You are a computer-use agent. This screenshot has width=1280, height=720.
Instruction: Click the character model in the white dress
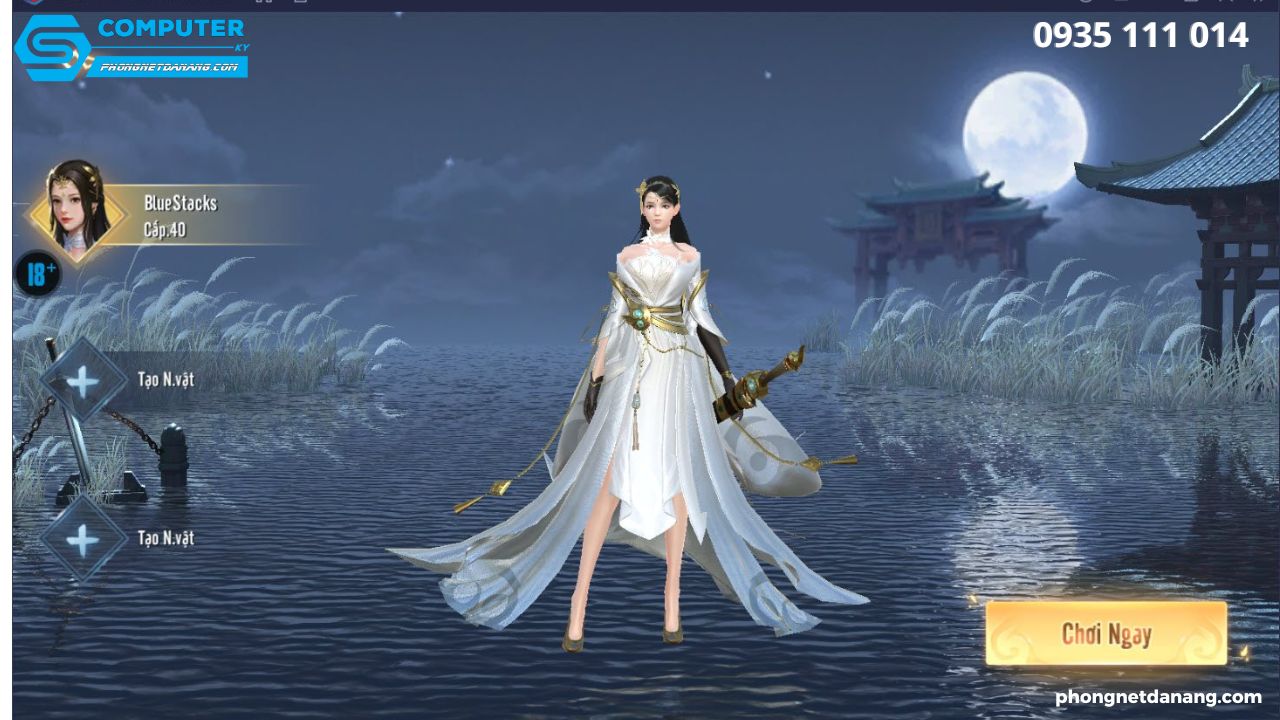coord(660,400)
